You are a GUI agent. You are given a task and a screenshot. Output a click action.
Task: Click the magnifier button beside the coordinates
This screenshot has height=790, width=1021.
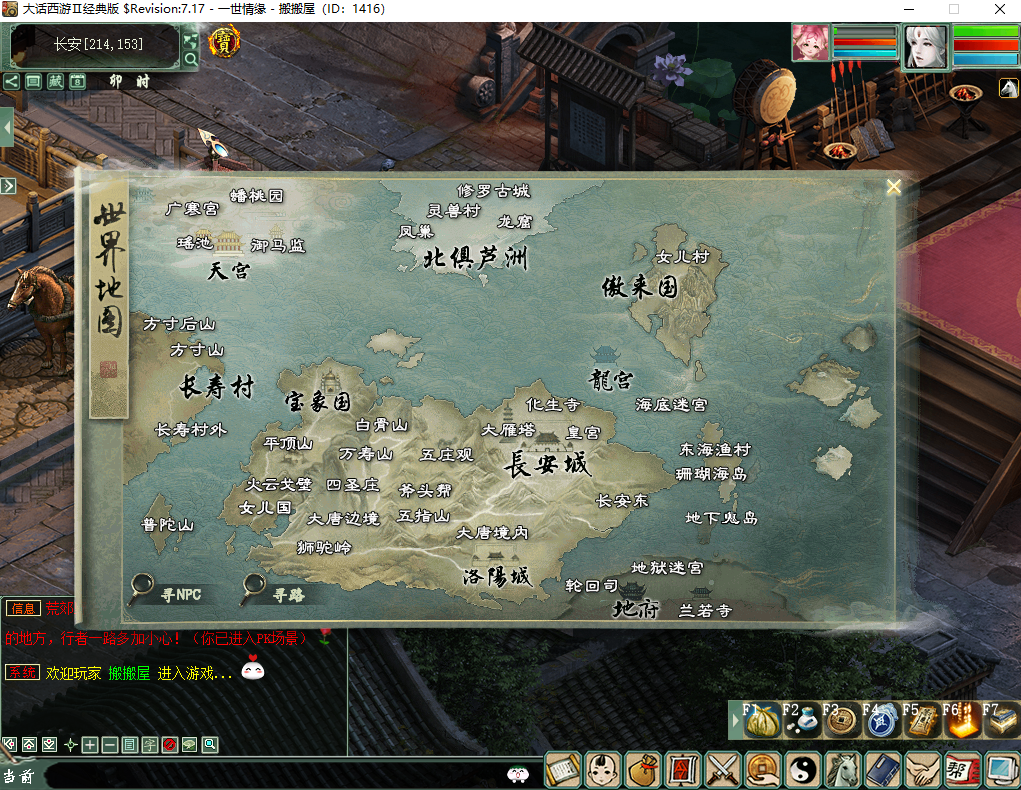point(190,60)
